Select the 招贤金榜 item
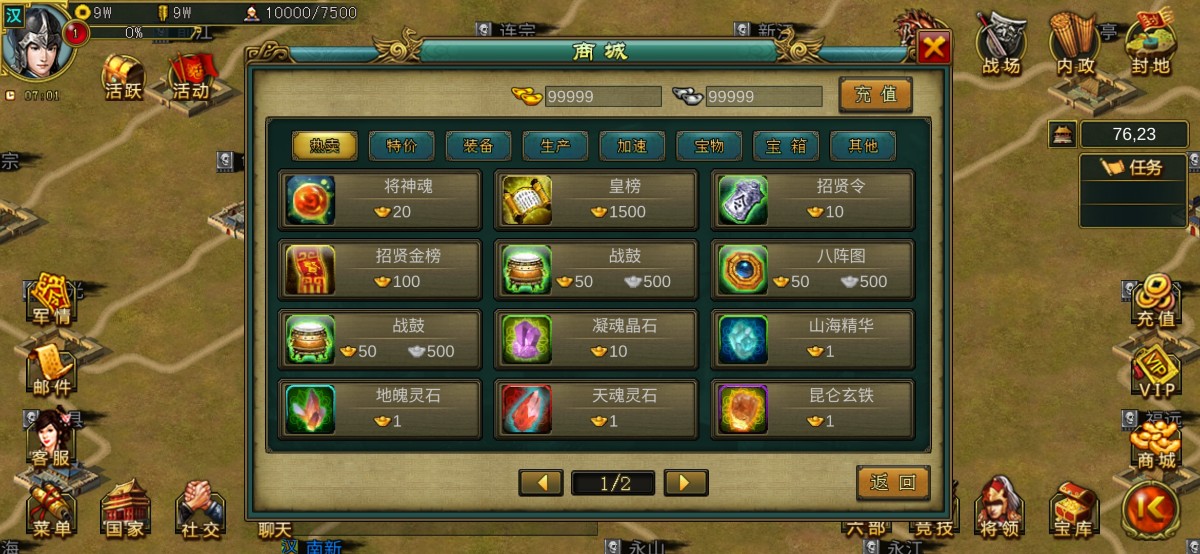The width and height of the screenshot is (1200, 554). (381, 269)
